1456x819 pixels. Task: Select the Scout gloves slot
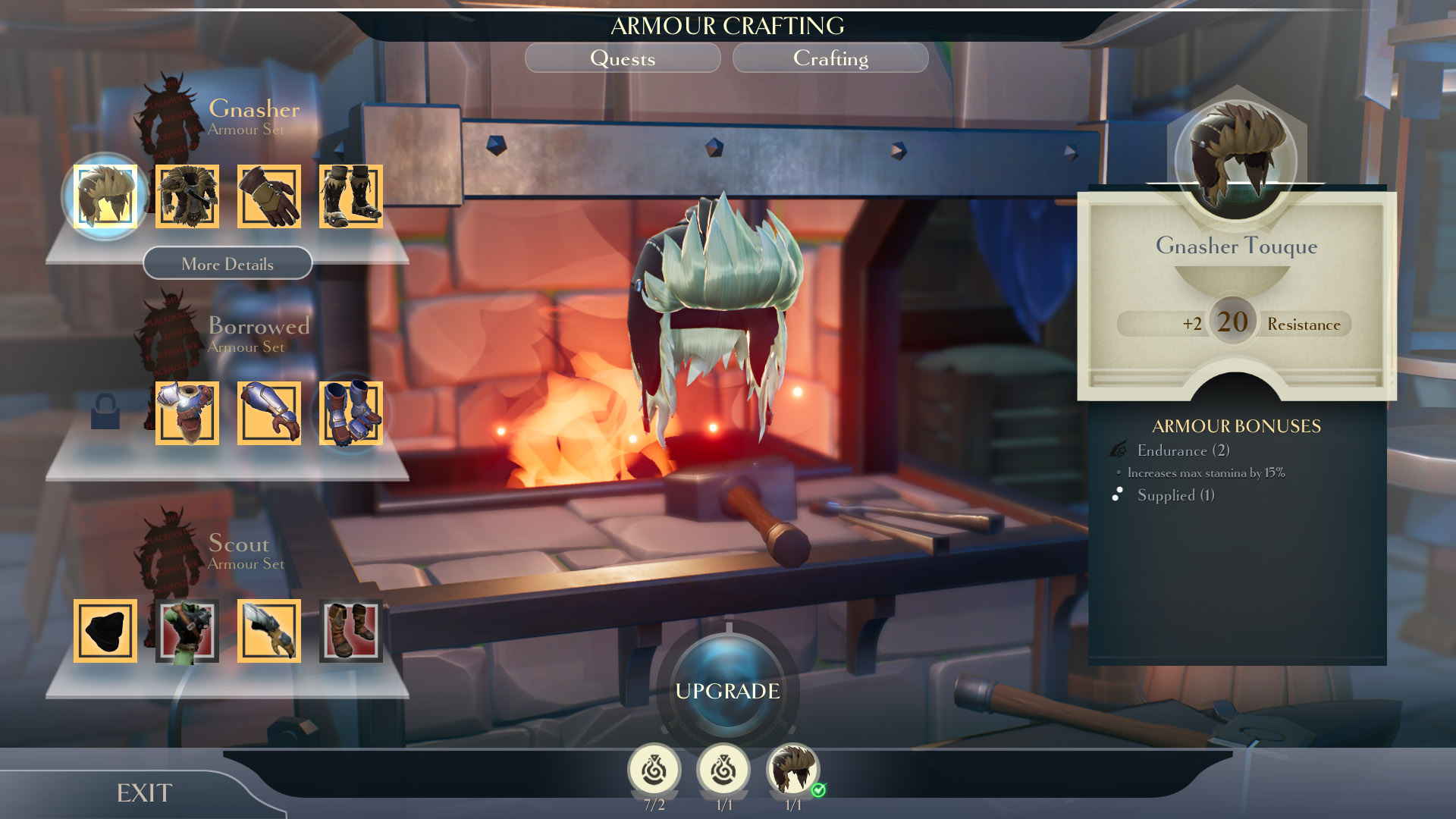coord(269,631)
